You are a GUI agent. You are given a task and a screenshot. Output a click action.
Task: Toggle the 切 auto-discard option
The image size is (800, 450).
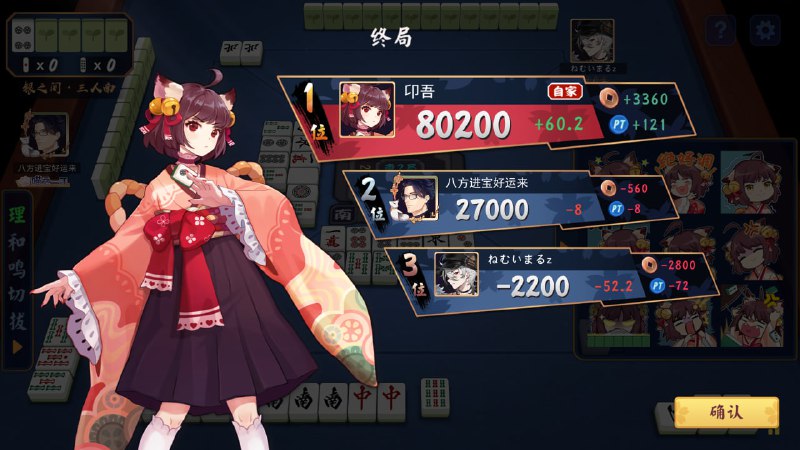tap(17, 298)
